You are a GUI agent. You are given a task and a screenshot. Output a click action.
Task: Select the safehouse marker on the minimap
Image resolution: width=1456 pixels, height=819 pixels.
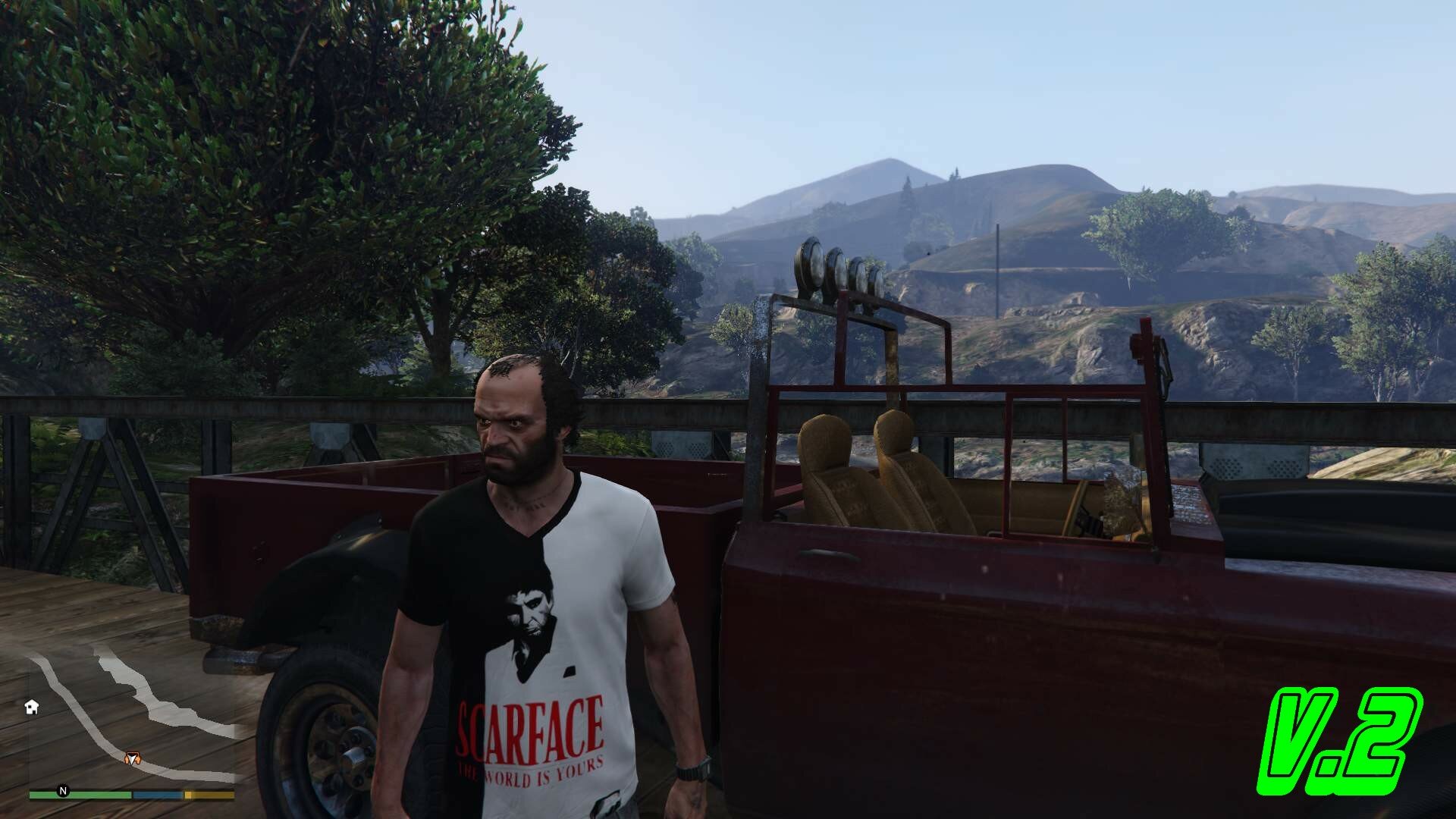32,707
